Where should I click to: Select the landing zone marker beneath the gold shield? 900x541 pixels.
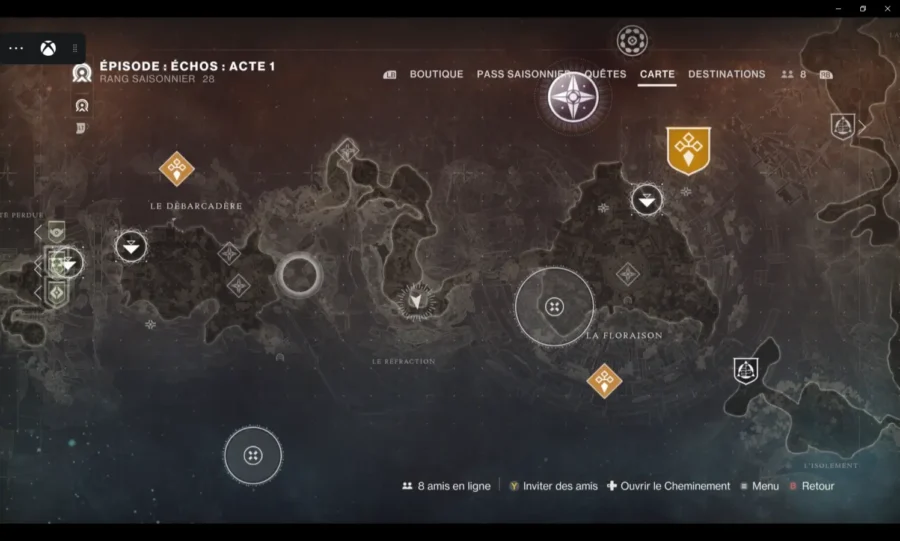[x=647, y=200]
